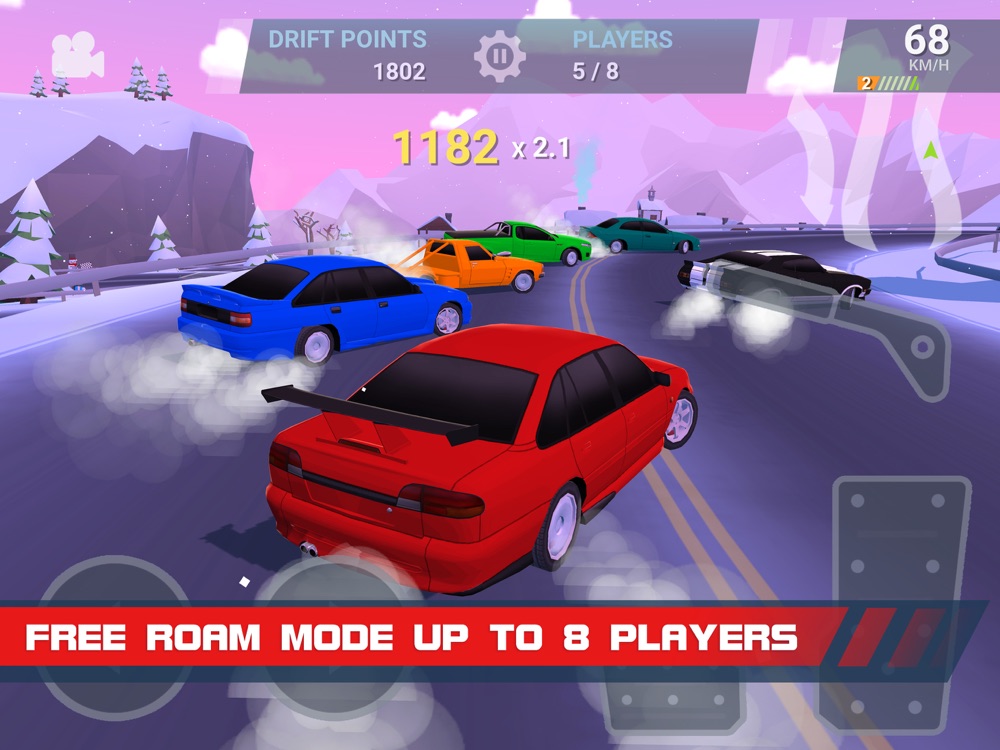Pause the game with the gear button
The width and height of the screenshot is (1000, 750).
(x=499, y=56)
